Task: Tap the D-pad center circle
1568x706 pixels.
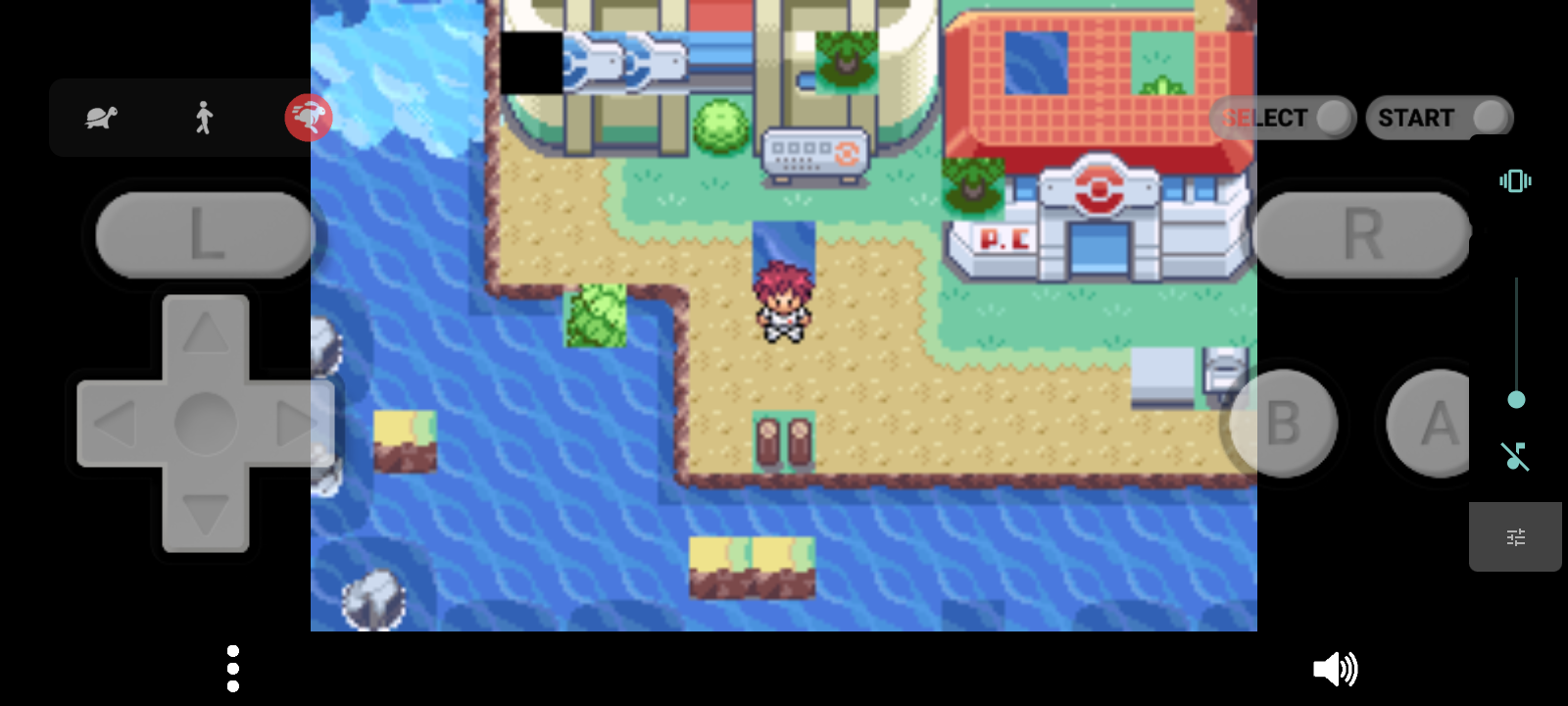Action: [204, 422]
